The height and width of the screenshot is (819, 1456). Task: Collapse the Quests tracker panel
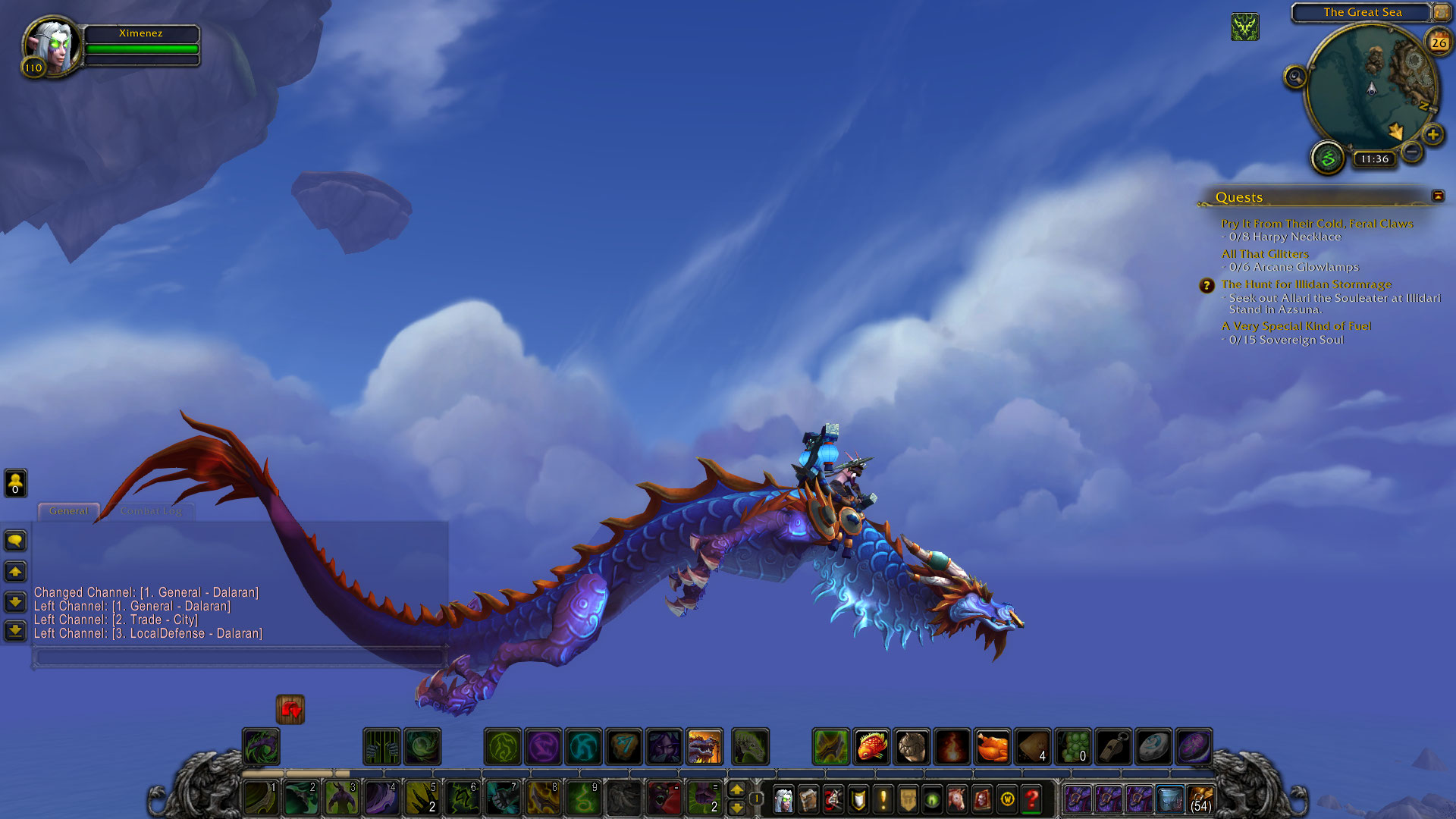pos(1438,196)
